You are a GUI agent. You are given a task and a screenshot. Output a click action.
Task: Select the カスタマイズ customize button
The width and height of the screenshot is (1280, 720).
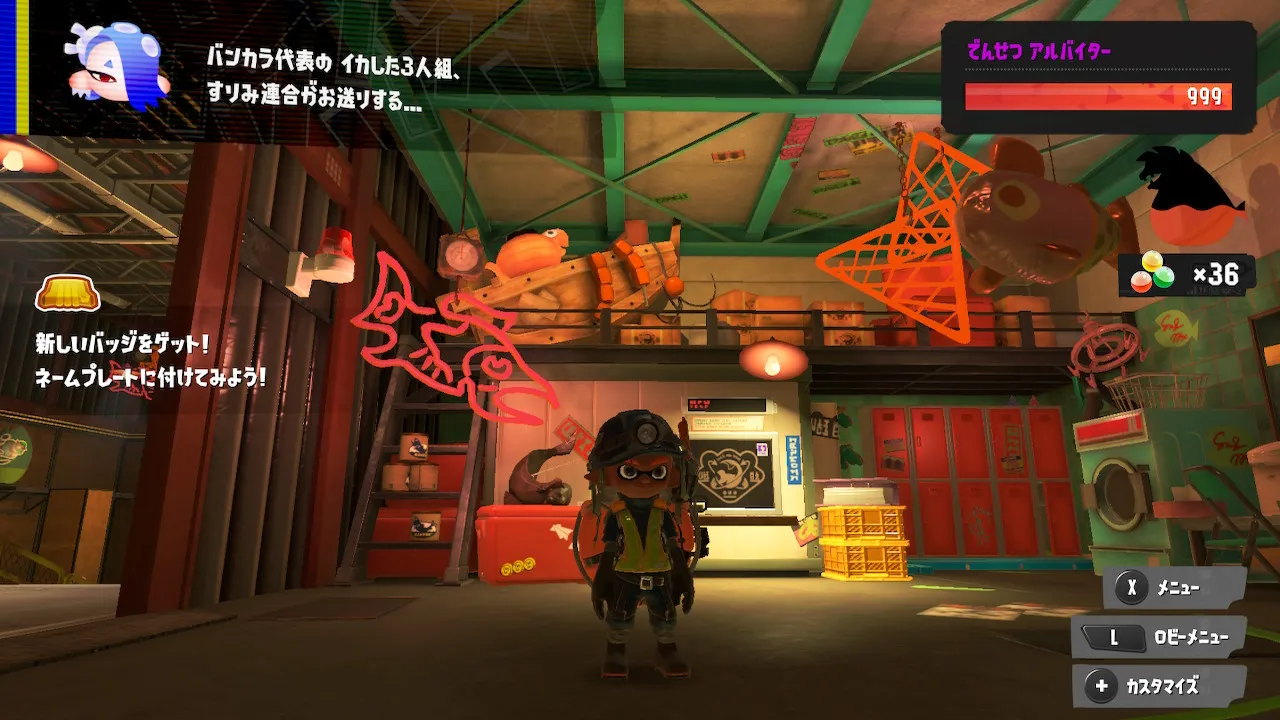[x=1160, y=687]
